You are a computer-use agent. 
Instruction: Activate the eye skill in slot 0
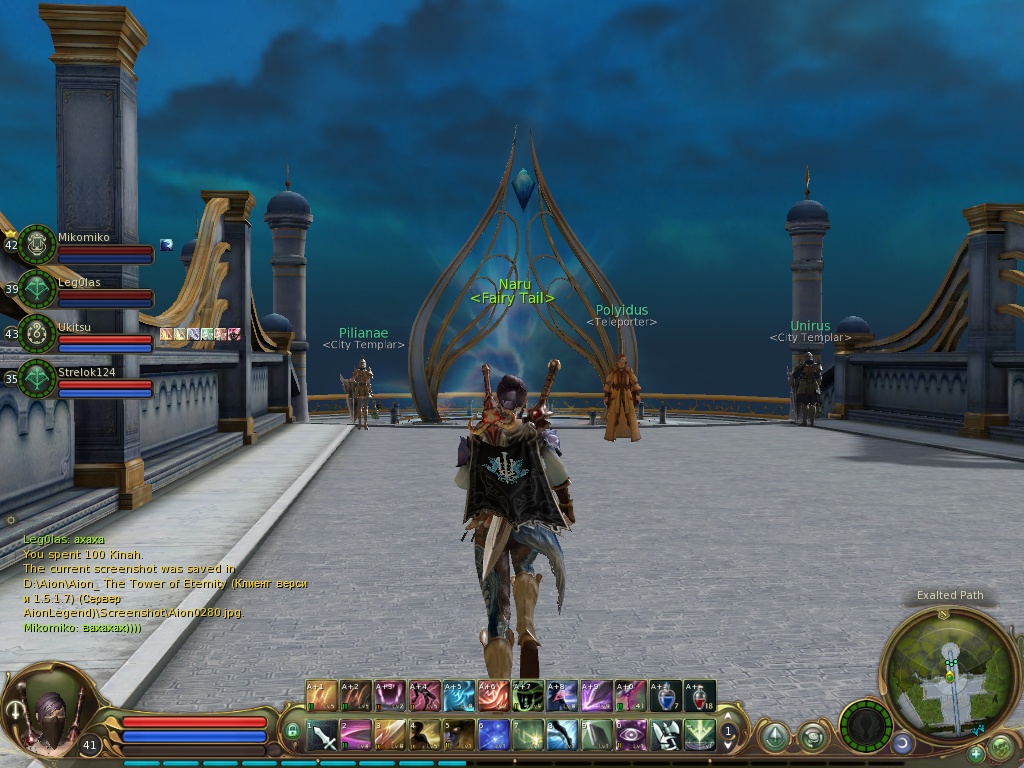[631, 736]
